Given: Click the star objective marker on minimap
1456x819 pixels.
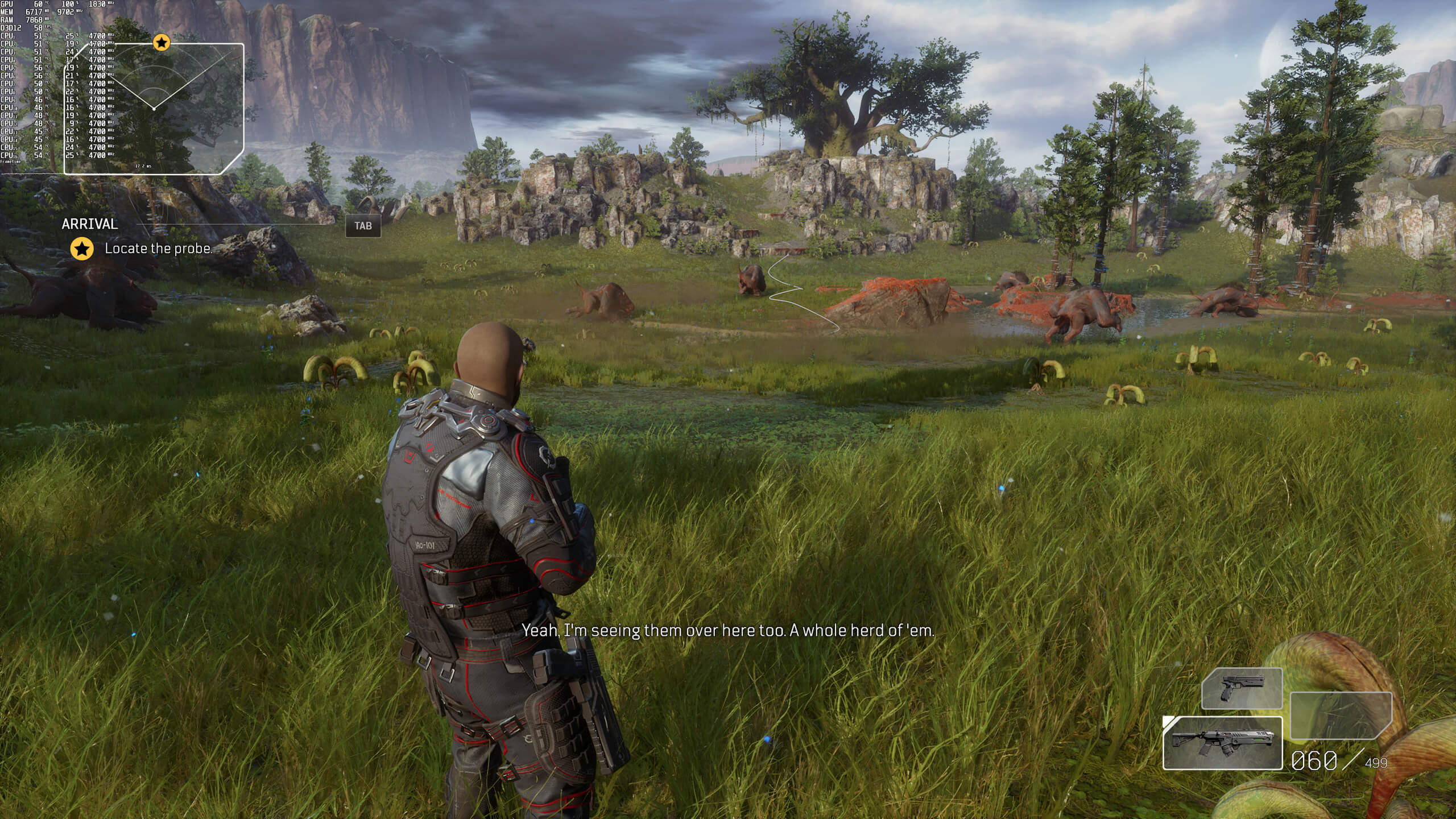Looking at the screenshot, I should [x=162, y=42].
